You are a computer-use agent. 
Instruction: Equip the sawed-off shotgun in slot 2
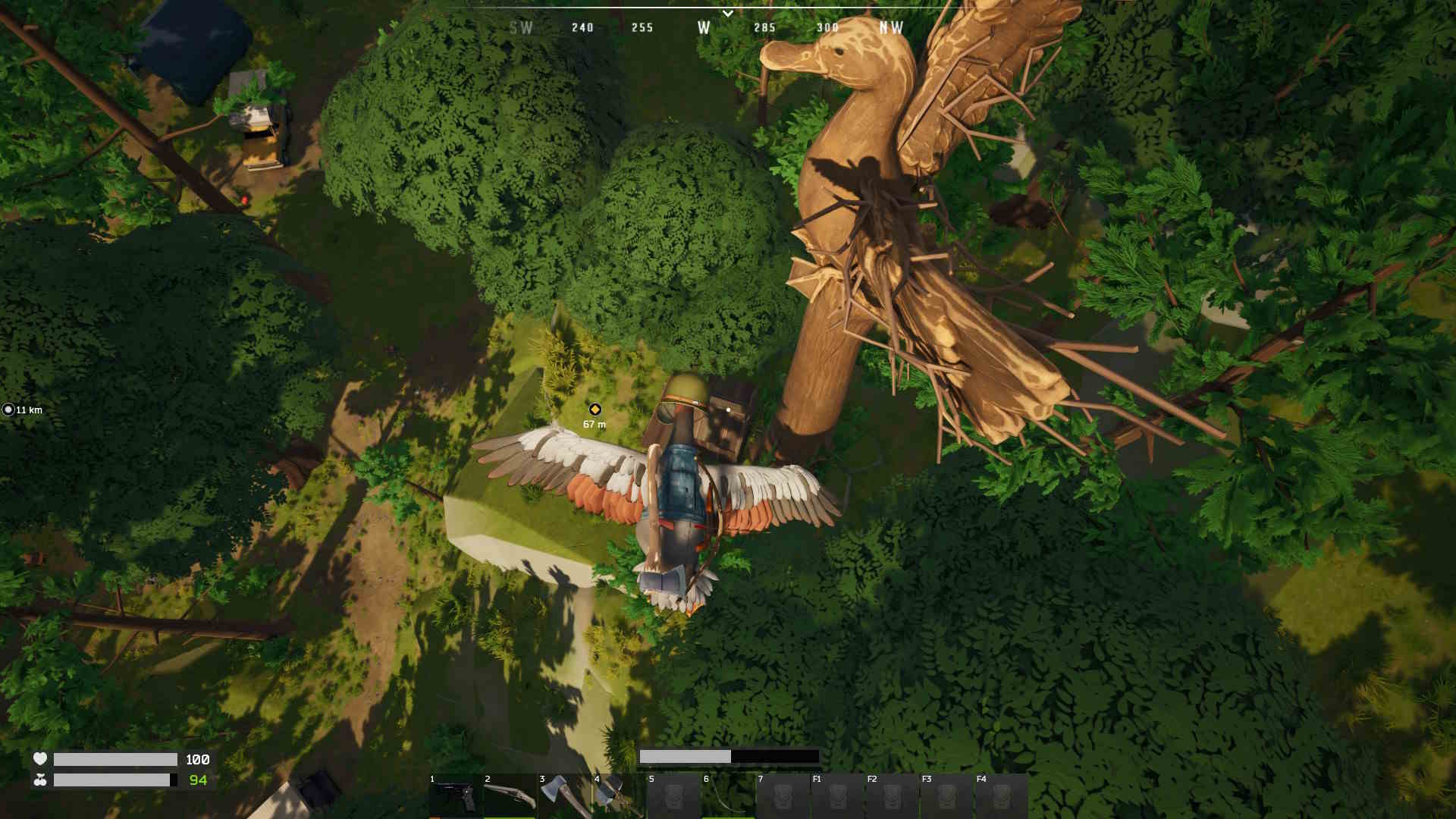point(510,796)
